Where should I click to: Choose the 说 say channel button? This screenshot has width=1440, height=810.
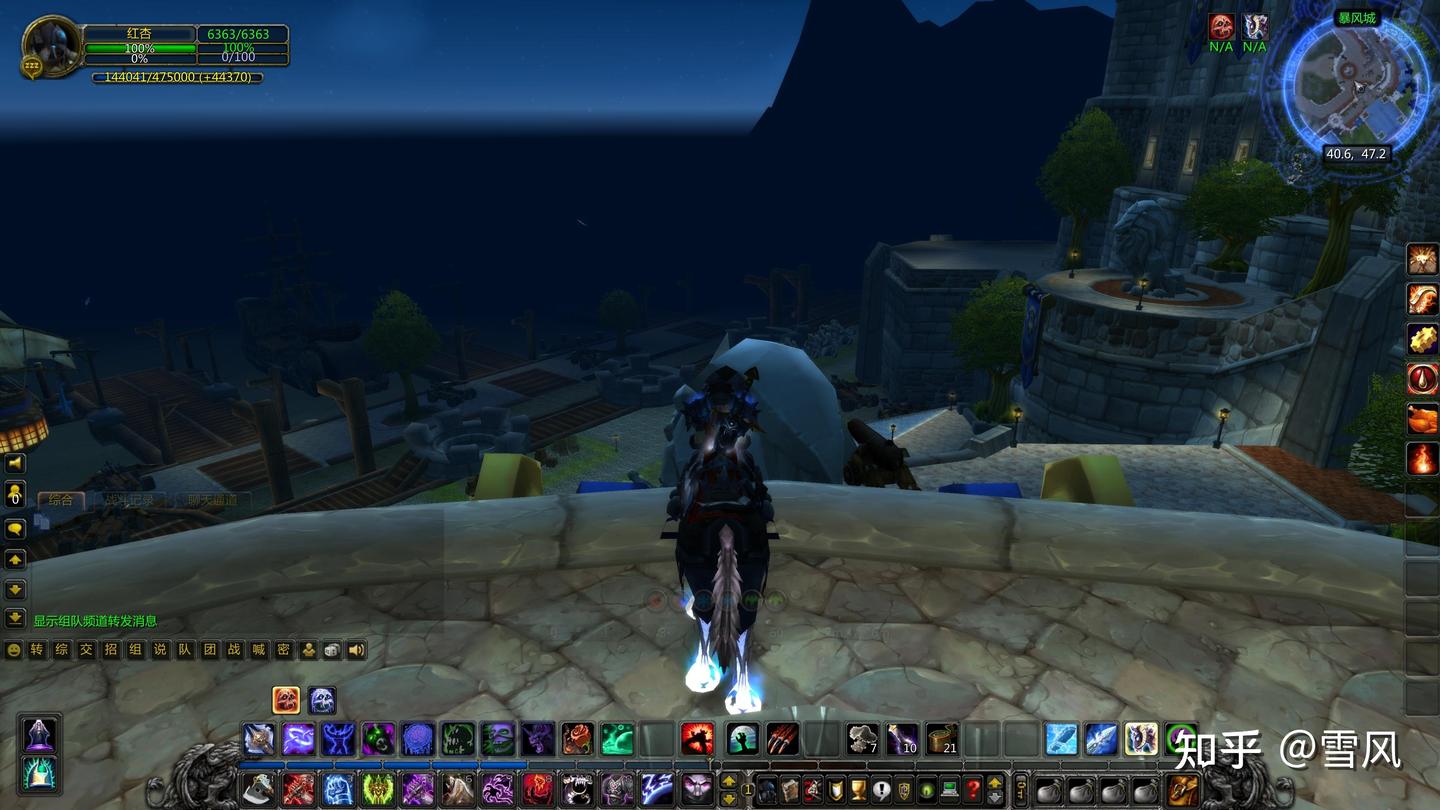[x=160, y=650]
